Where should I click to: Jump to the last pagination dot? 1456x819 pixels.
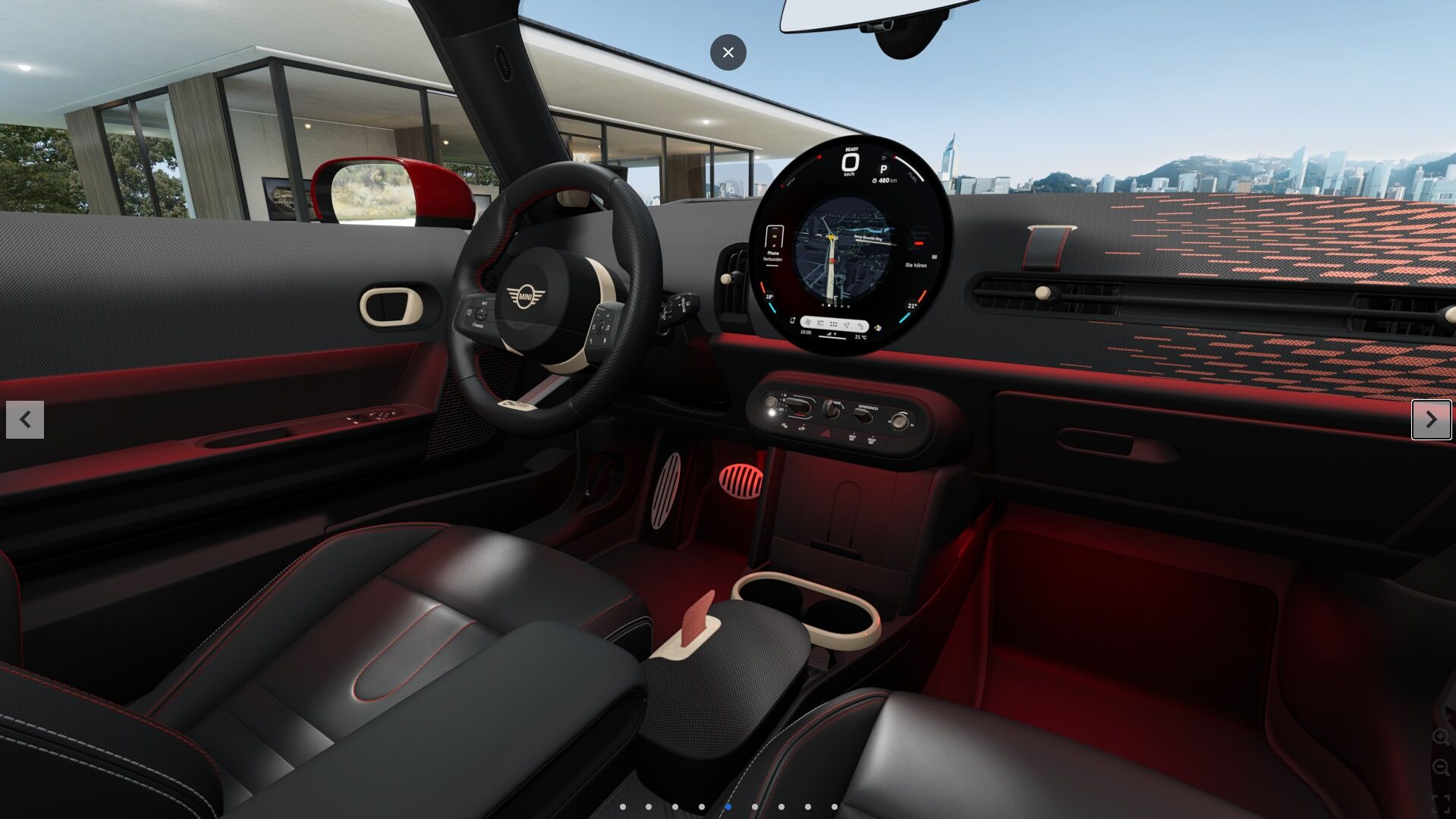pos(835,807)
